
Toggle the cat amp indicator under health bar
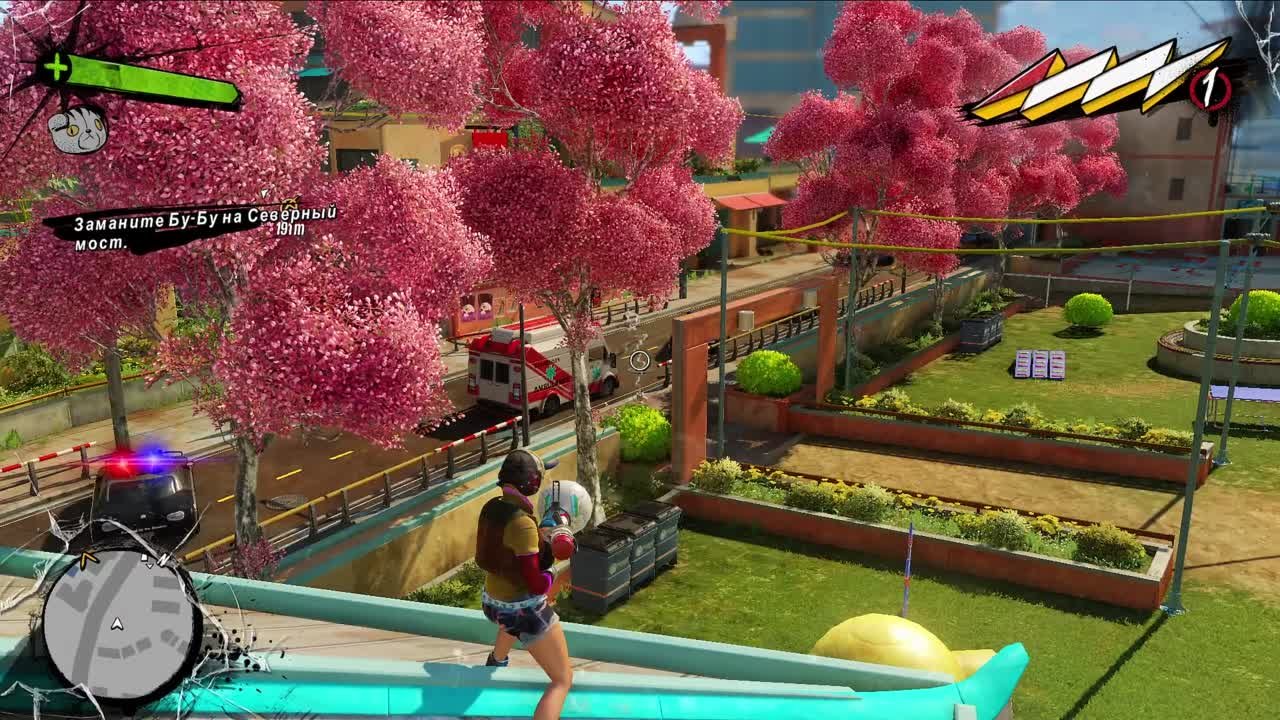point(80,132)
